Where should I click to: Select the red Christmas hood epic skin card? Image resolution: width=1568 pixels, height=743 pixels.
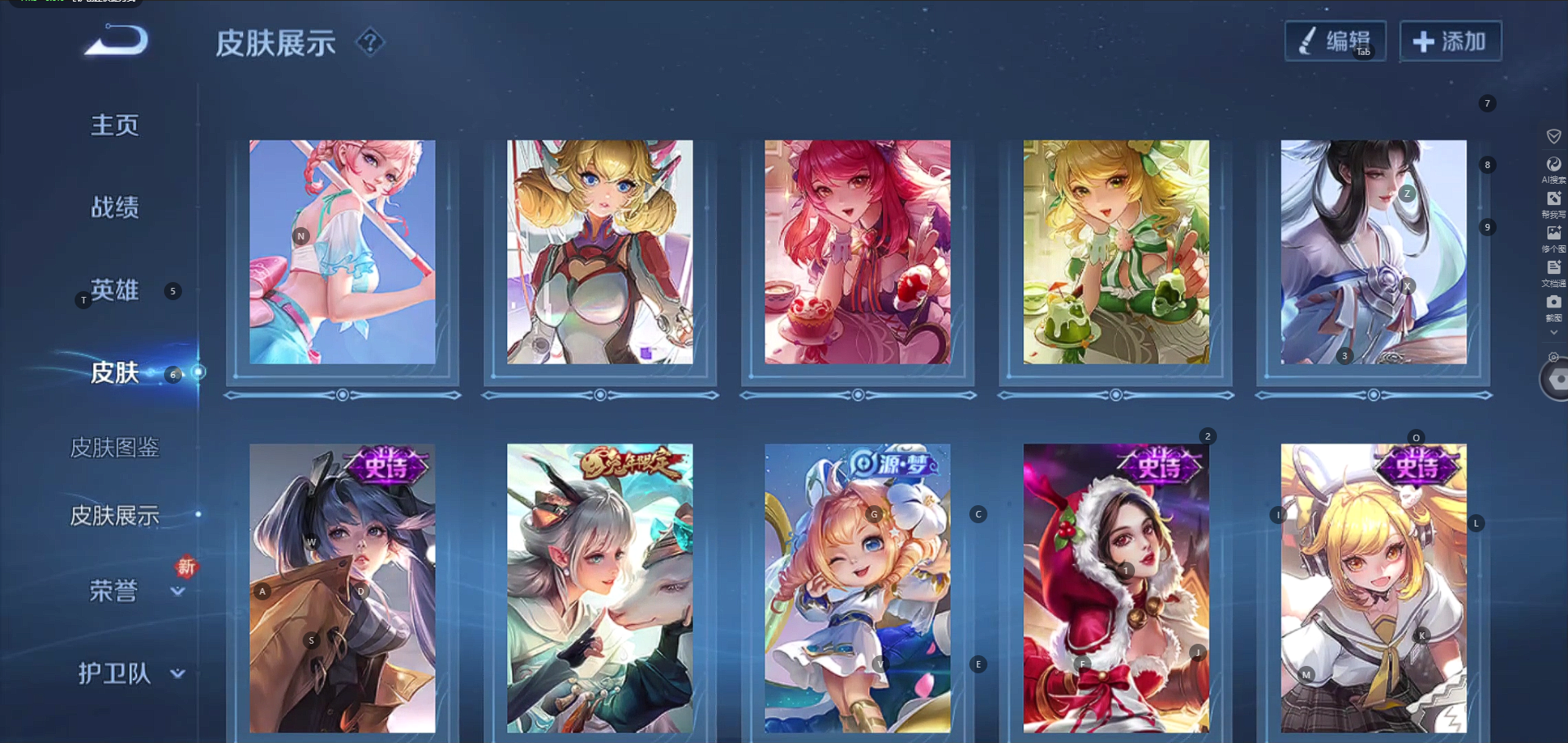[x=1115, y=588]
